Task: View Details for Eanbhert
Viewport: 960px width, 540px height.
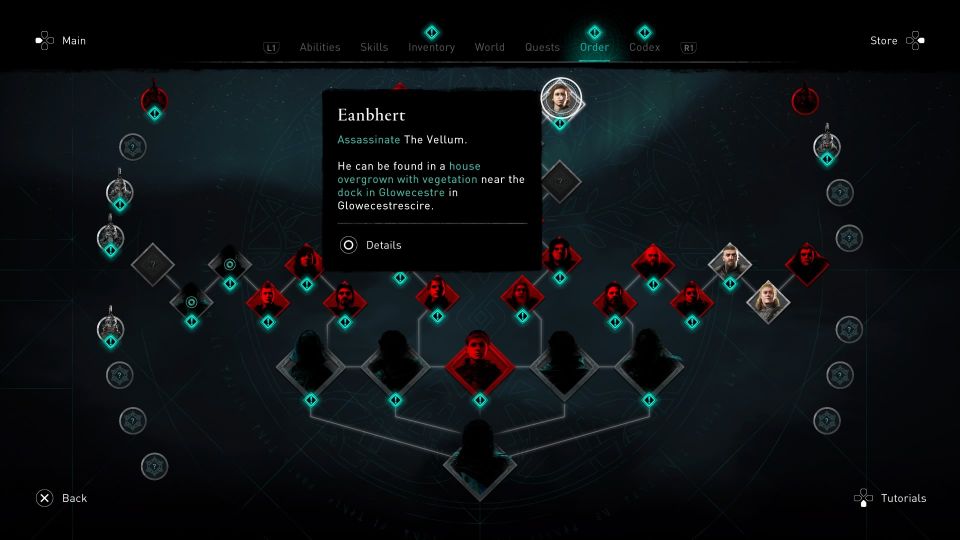Action: coord(372,244)
